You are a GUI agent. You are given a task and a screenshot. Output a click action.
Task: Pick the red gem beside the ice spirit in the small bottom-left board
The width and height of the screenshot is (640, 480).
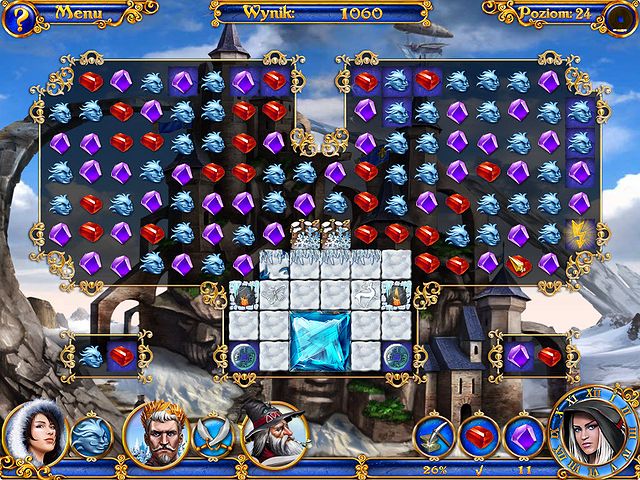[122, 355]
